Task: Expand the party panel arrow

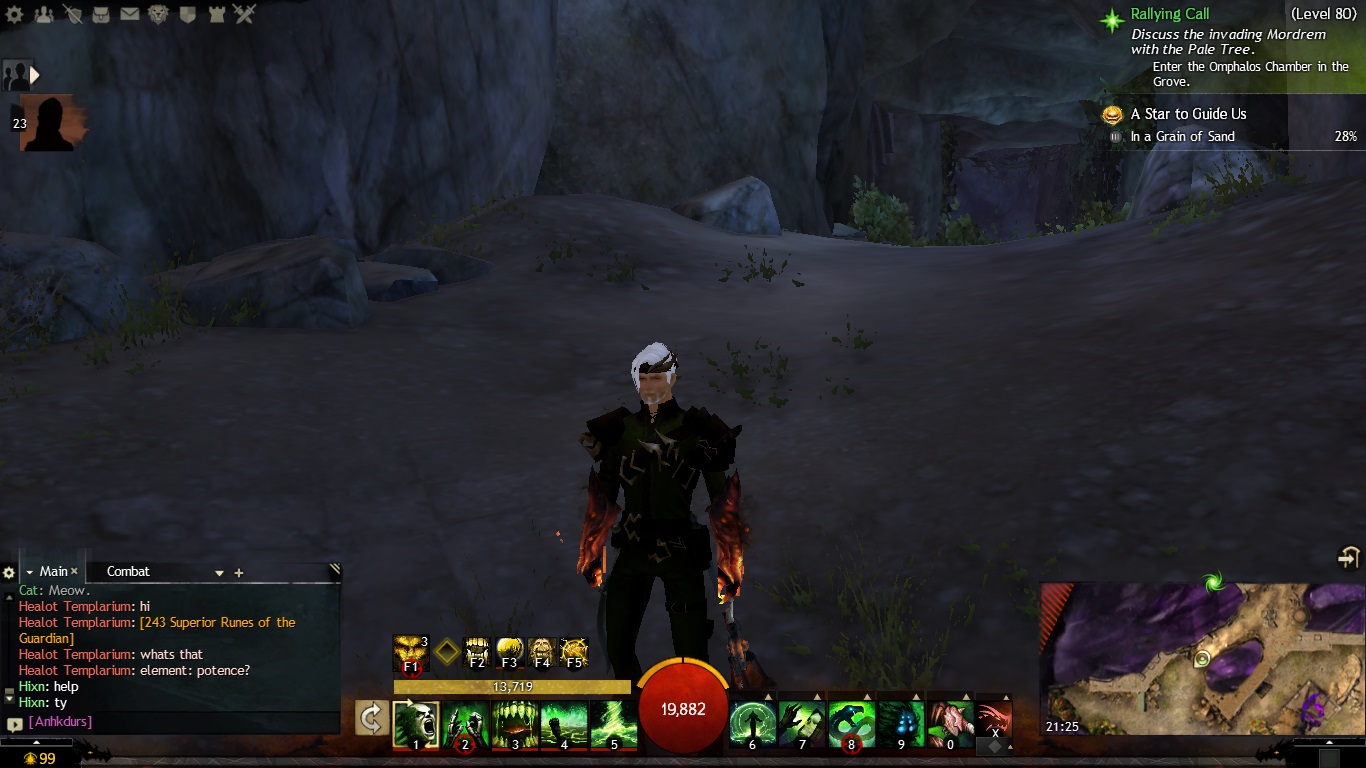Action: point(35,74)
